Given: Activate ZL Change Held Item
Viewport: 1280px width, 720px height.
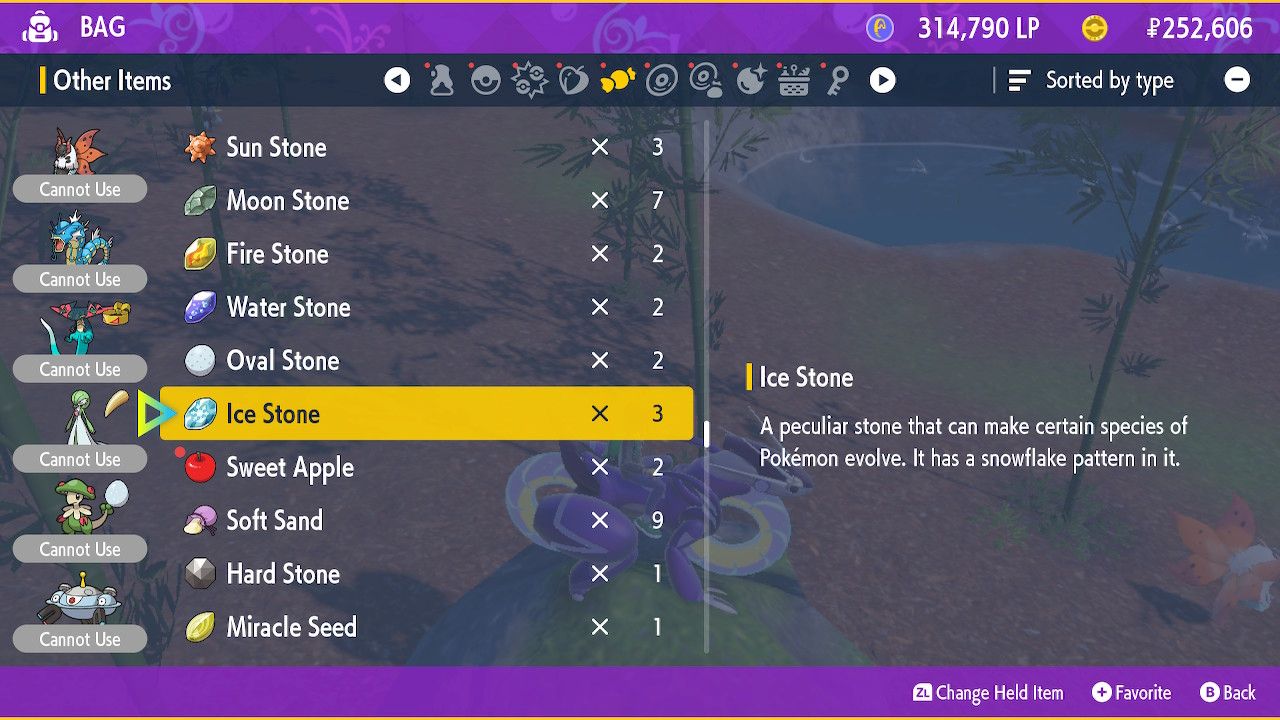Looking at the screenshot, I should point(988,692).
